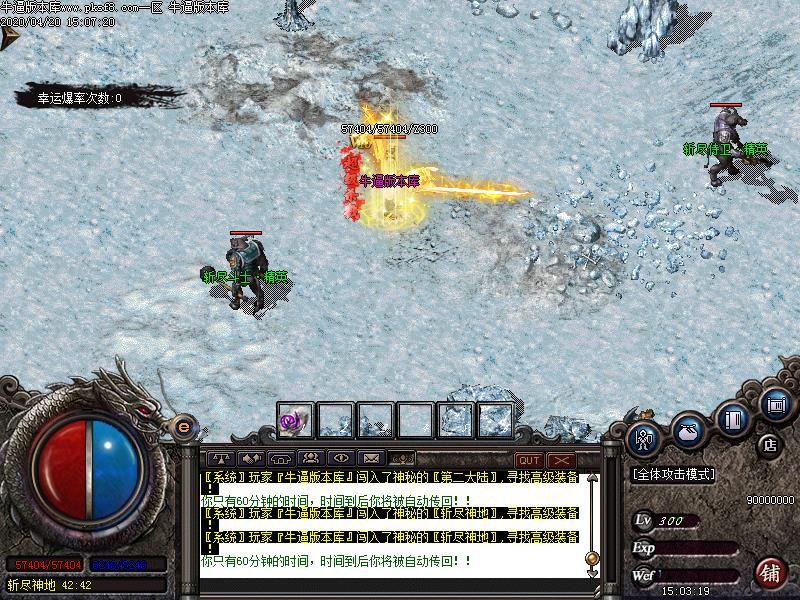Image resolution: width=800 pixels, height=600 pixels.
Task: Open the bag inventory icon
Action: [x=689, y=428]
